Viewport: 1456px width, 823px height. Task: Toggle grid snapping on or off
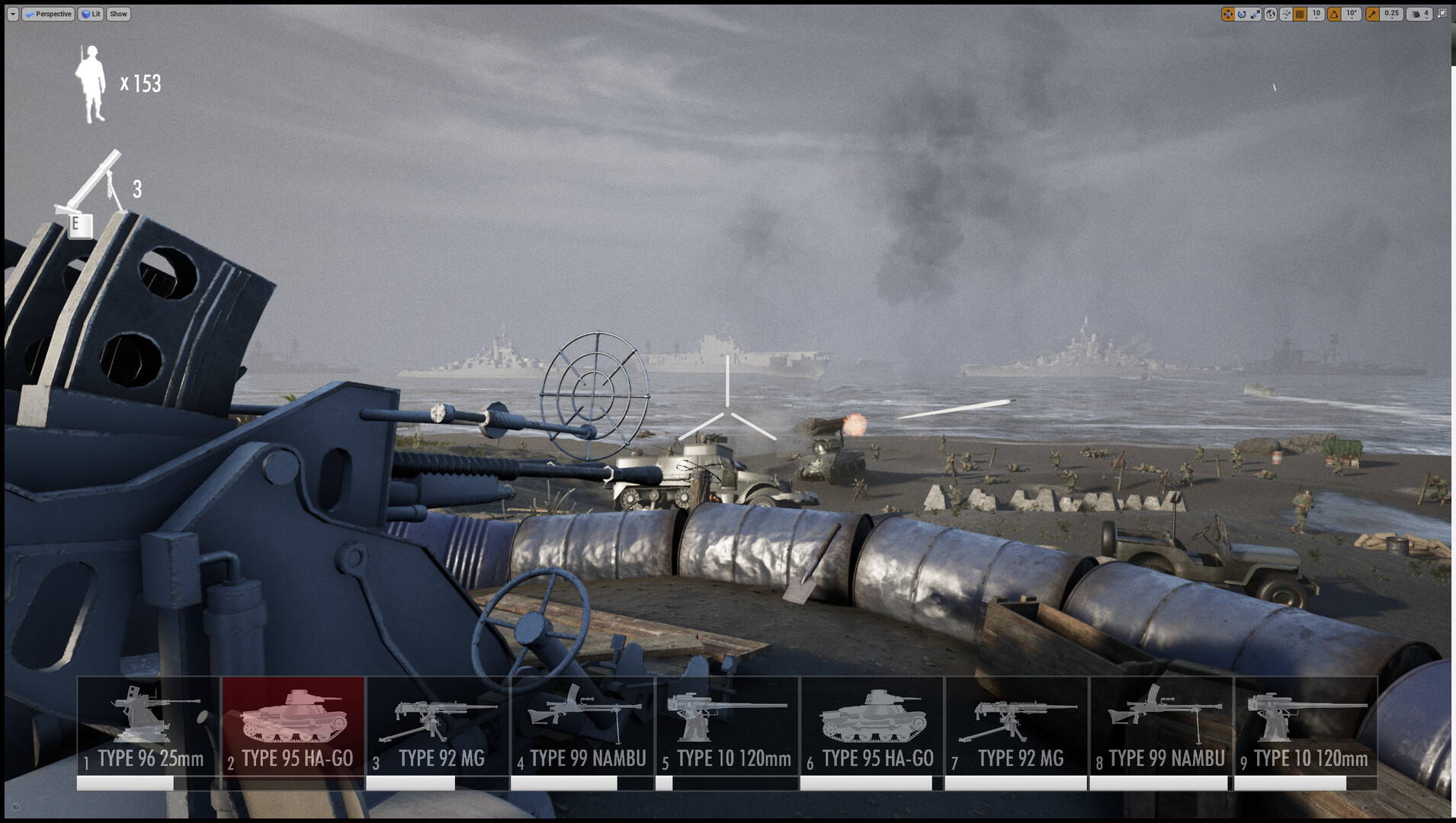tap(1300, 14)
